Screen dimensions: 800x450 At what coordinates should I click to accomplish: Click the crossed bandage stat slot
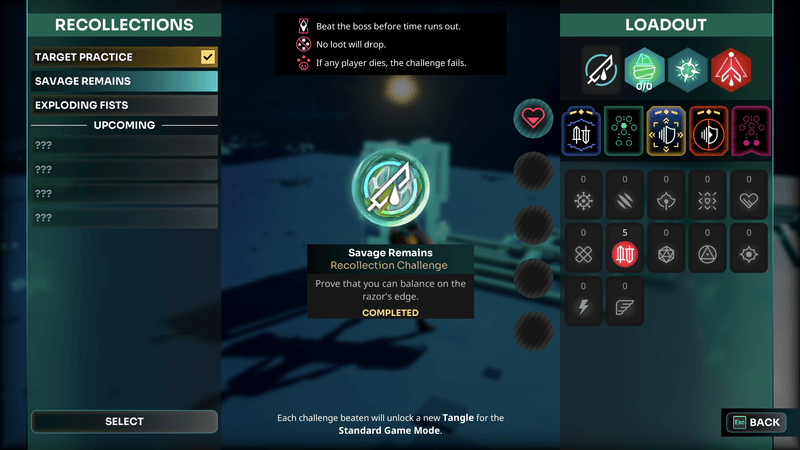click(582, 254)
